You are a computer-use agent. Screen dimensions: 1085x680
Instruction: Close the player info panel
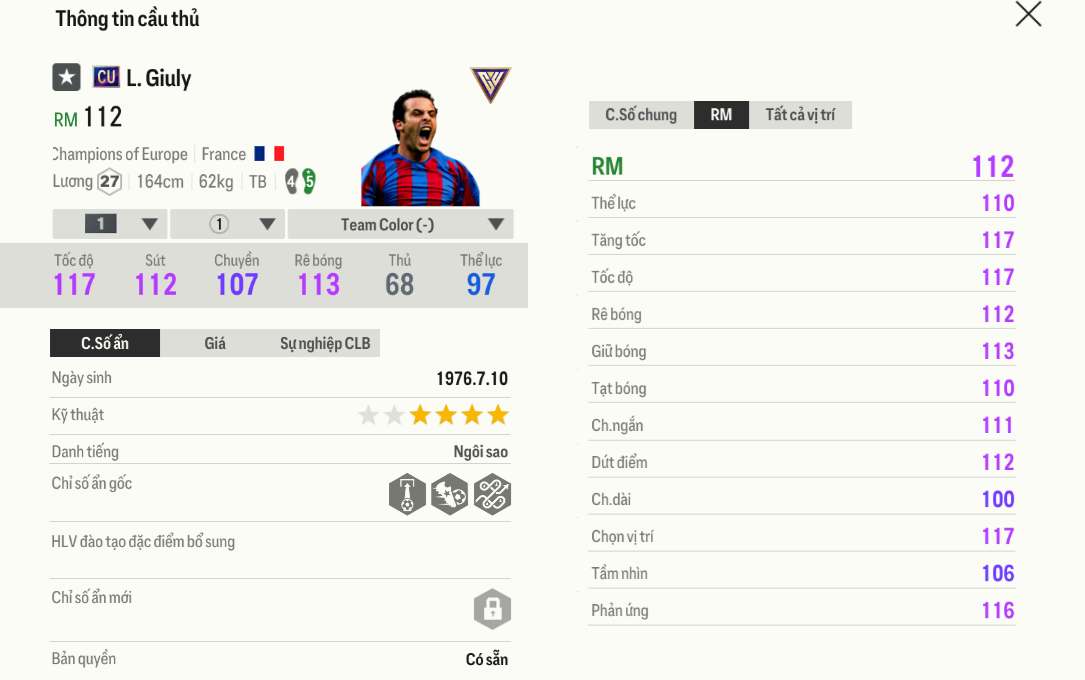coord(1028,15)
